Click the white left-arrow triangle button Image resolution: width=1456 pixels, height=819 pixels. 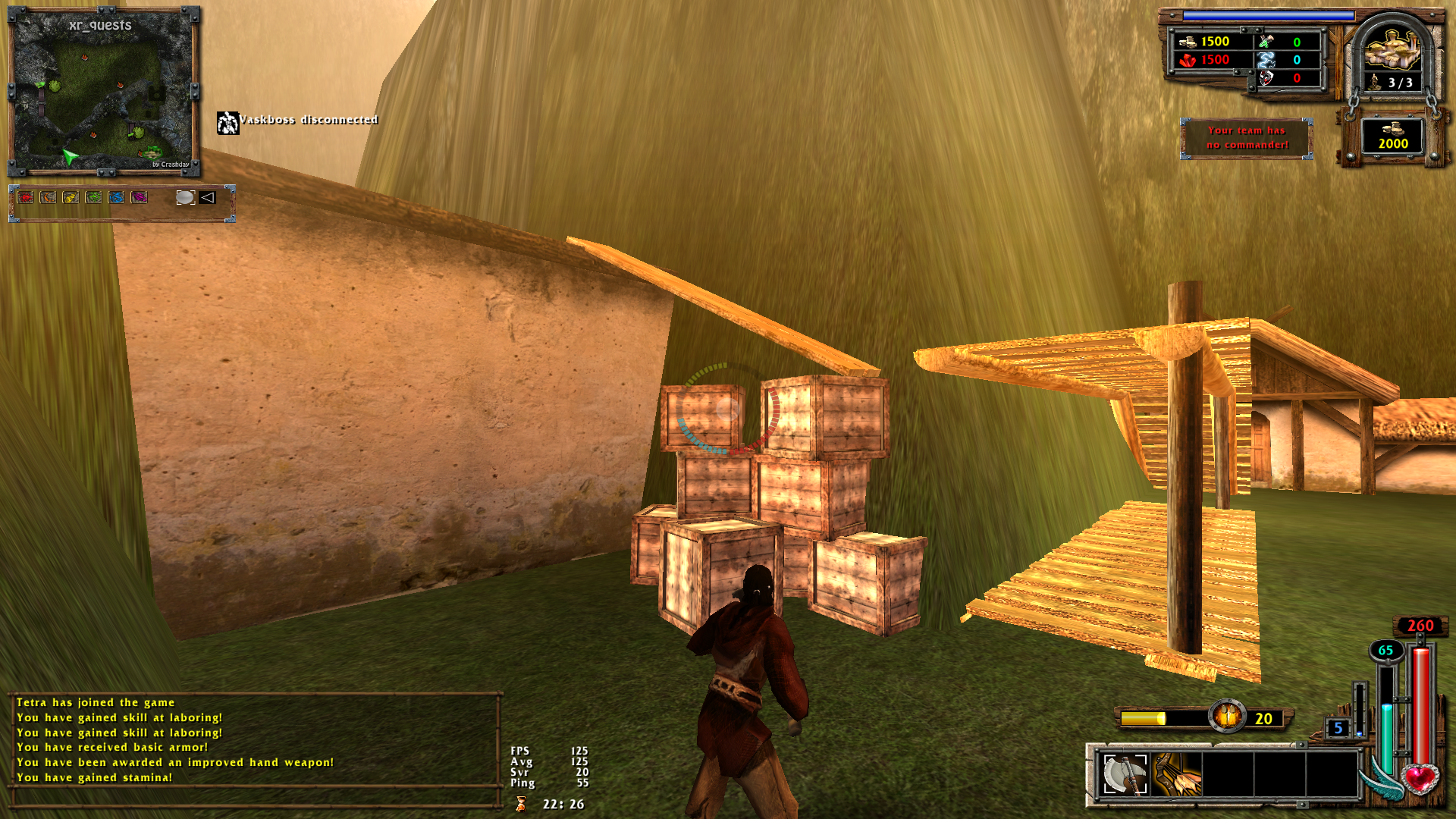[x=208, y=197]
